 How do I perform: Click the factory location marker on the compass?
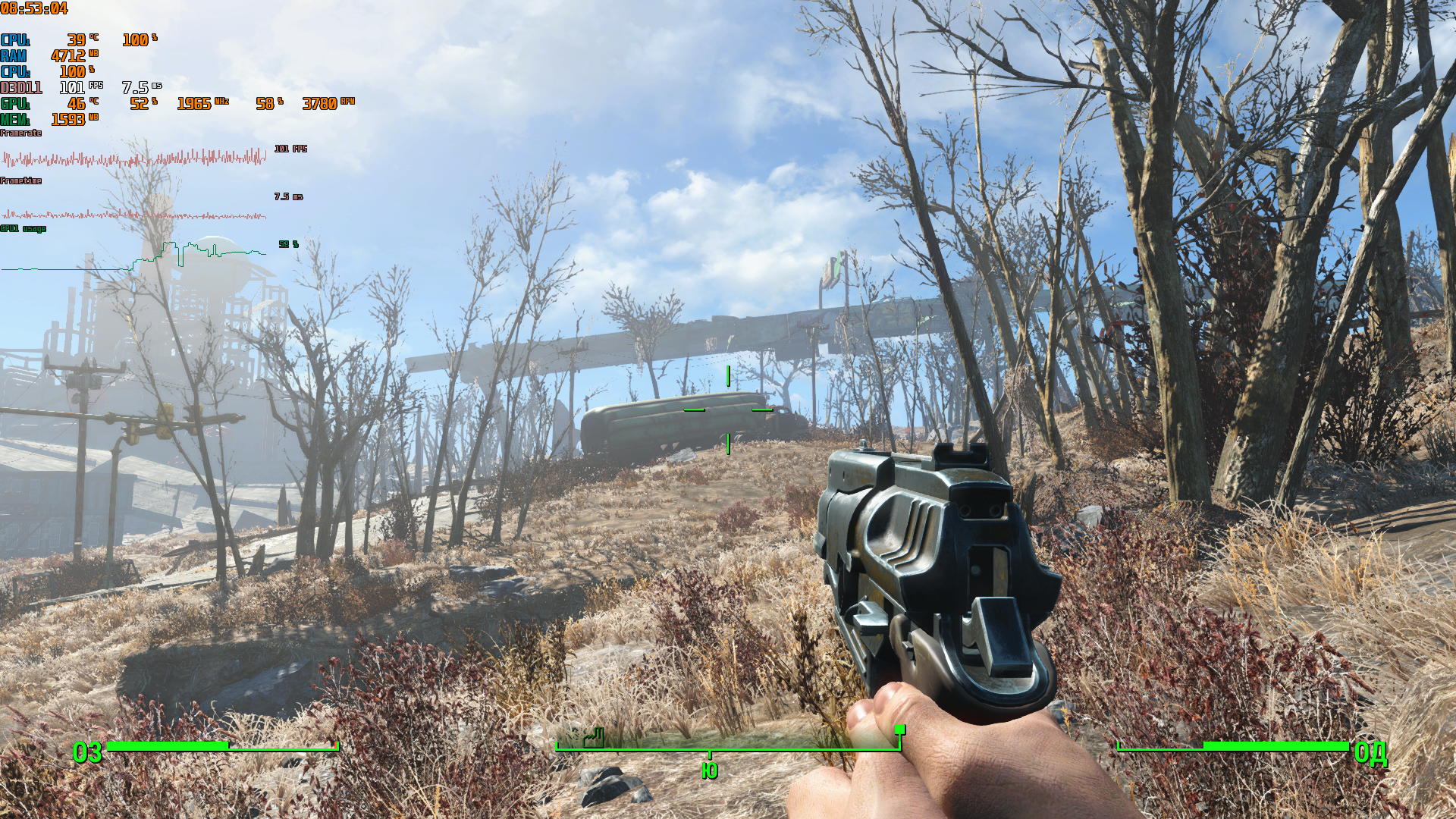pyautogui.click(x=594, y=737)
